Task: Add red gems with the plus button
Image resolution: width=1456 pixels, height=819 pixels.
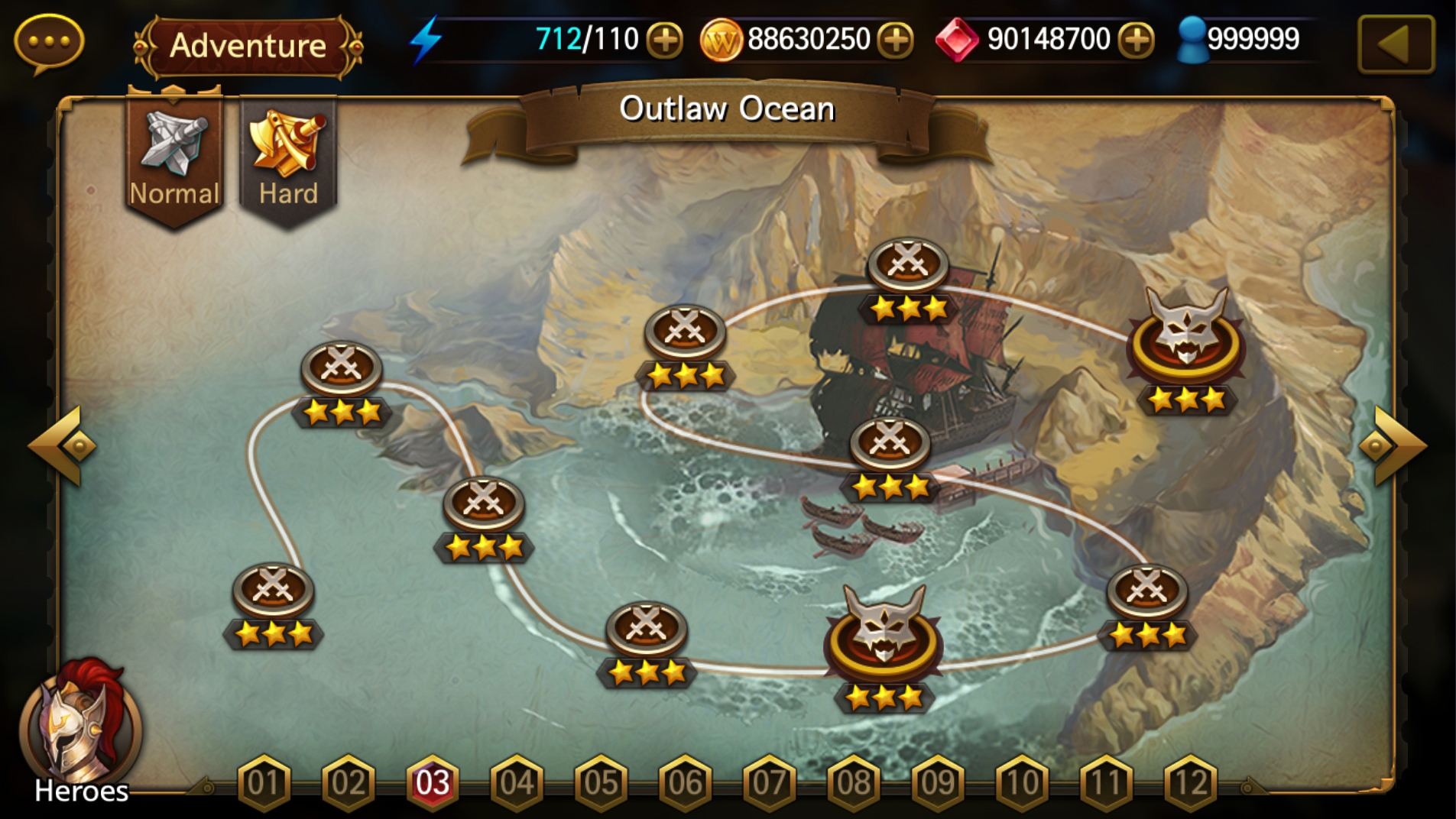Action: tap(1137, 40)
